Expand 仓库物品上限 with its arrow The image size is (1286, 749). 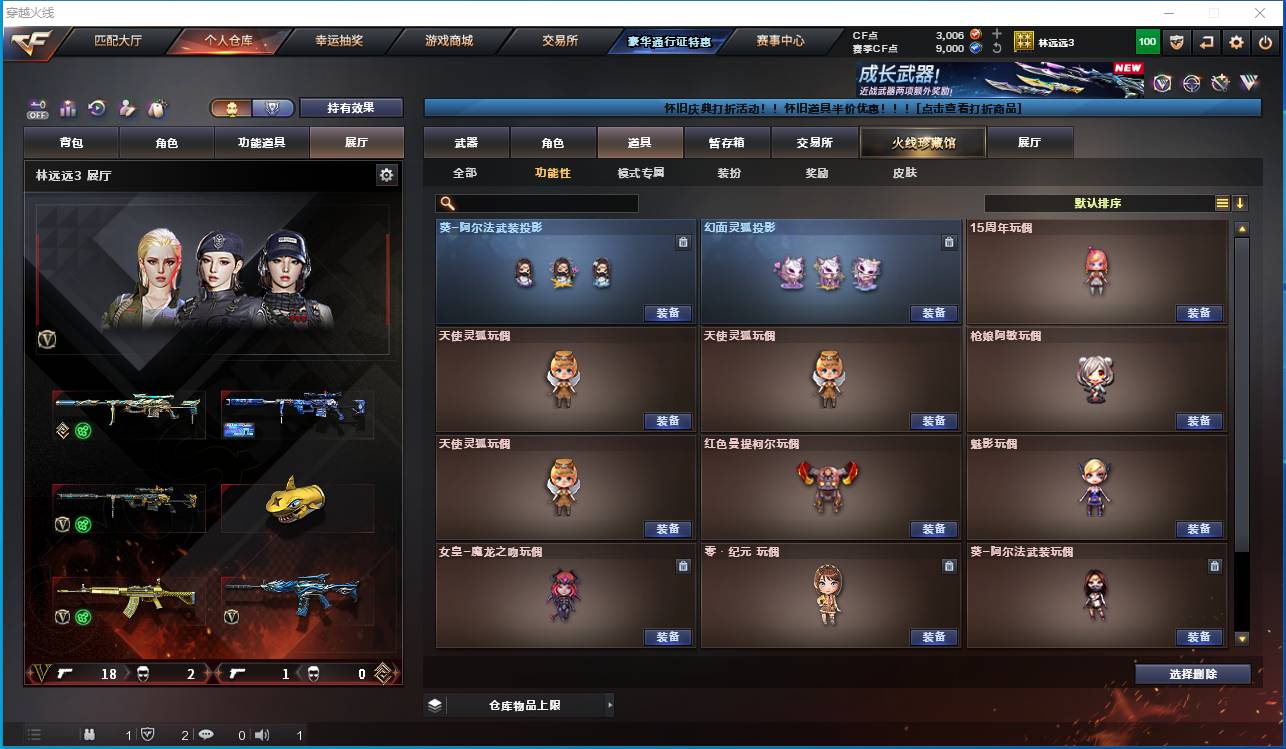tap(610, 704)
